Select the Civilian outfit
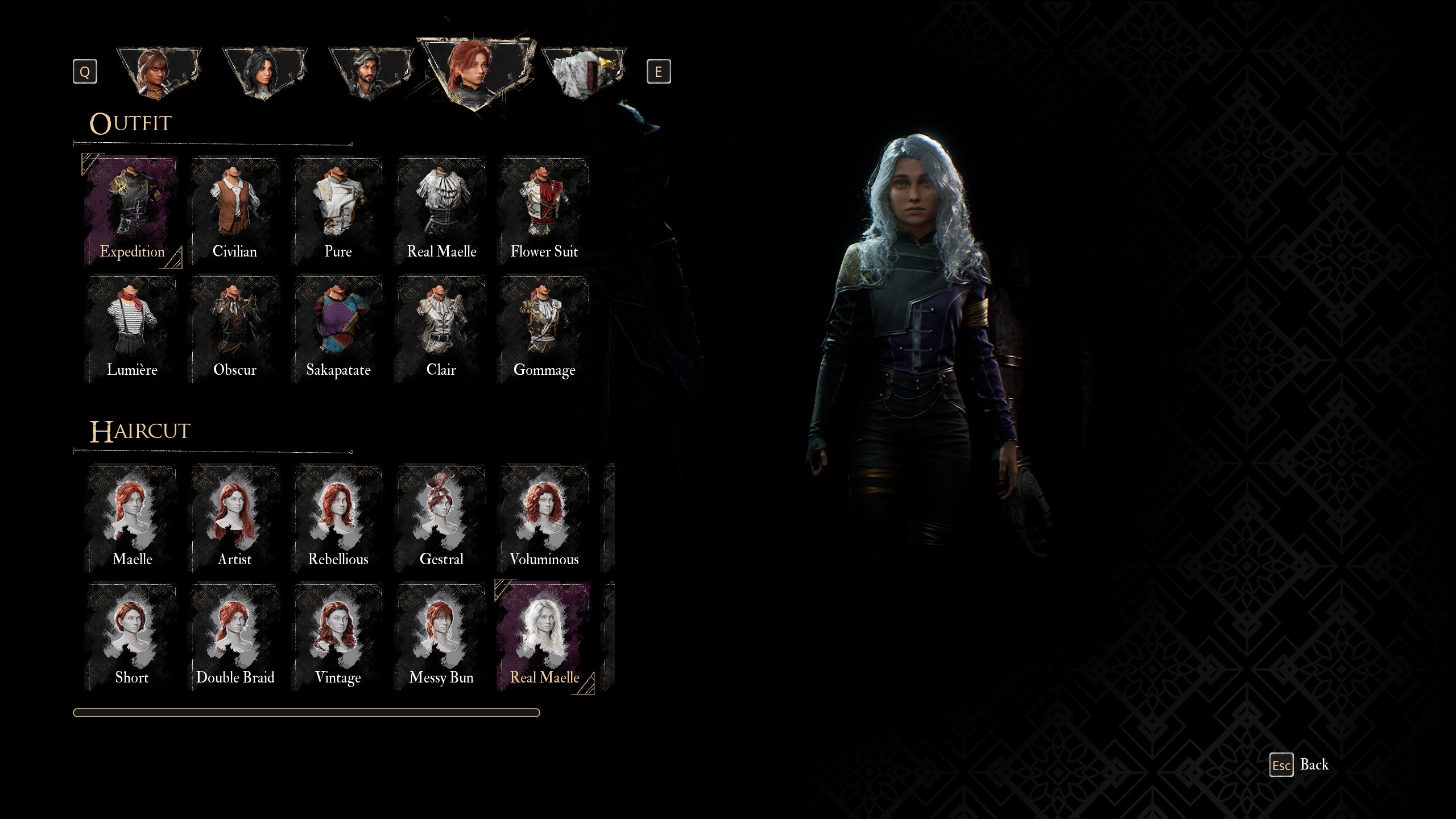This screenshot has width=1456, height=819. (234, 212)
